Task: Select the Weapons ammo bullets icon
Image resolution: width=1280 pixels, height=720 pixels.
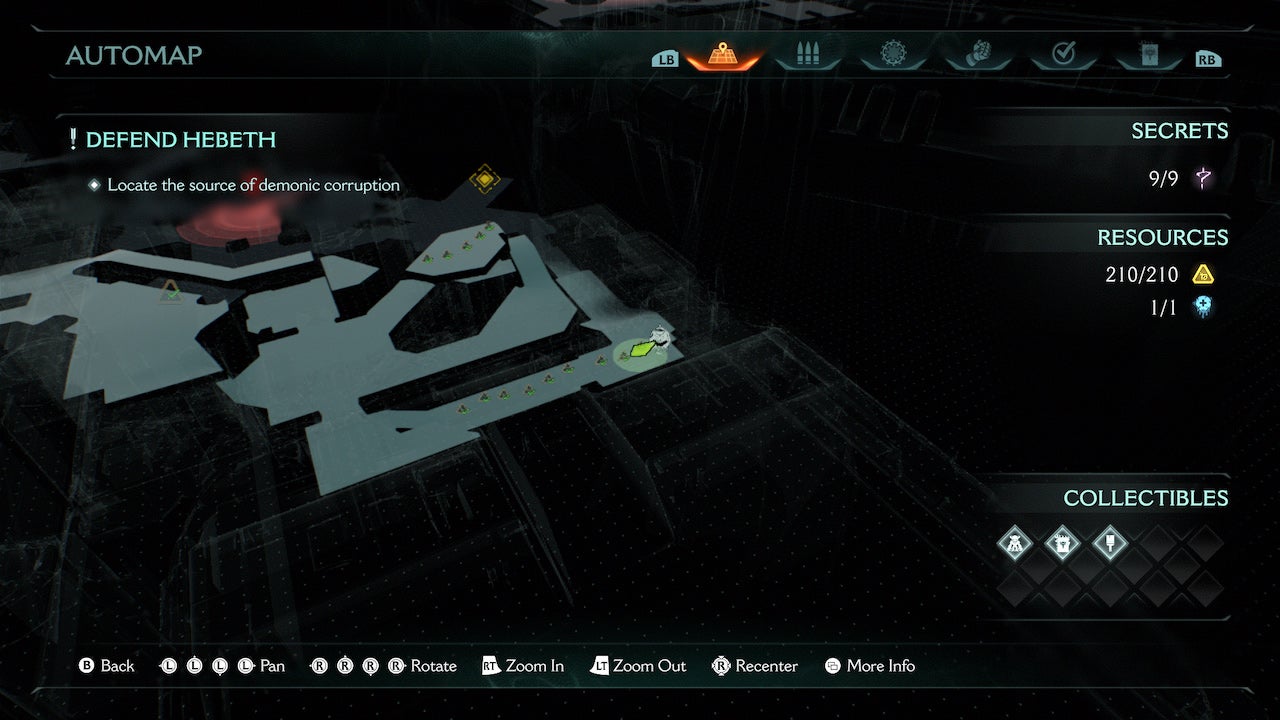Action: (808, 57)
